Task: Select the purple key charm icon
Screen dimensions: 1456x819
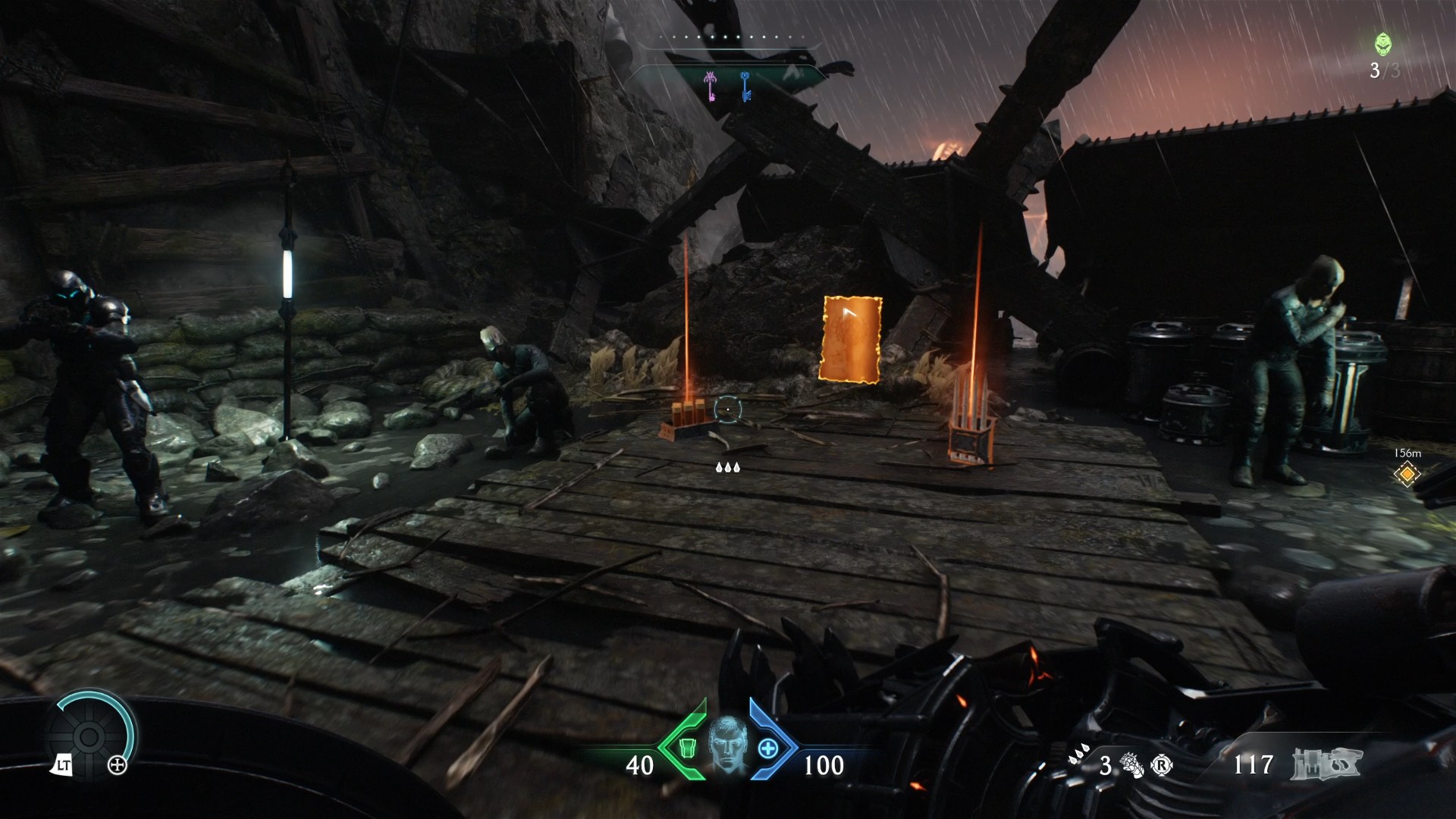Action: (710, 87)
